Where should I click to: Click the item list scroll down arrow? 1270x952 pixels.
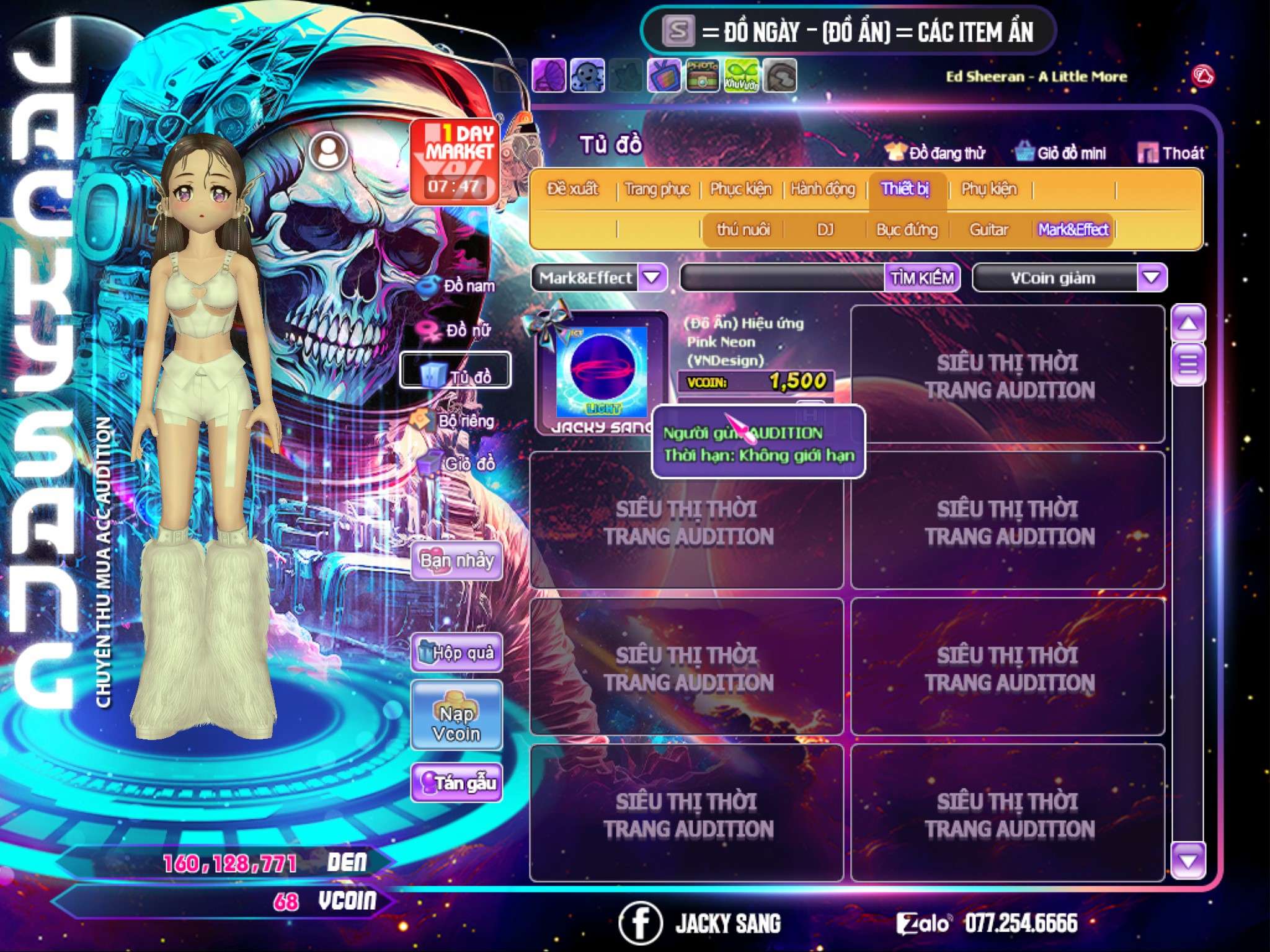[1188, 861]
